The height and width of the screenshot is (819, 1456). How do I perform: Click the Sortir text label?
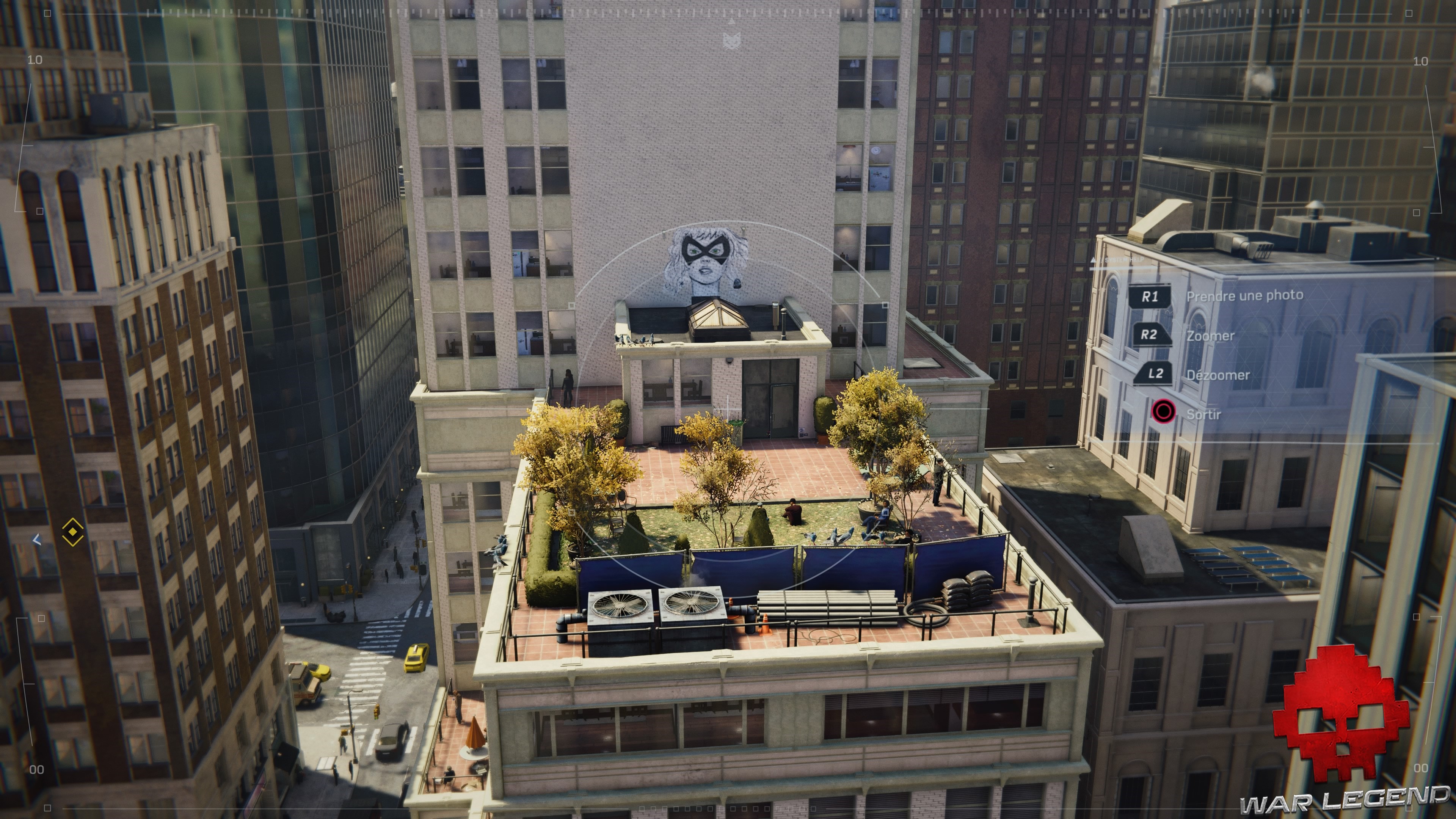(x=1205, y=413)
